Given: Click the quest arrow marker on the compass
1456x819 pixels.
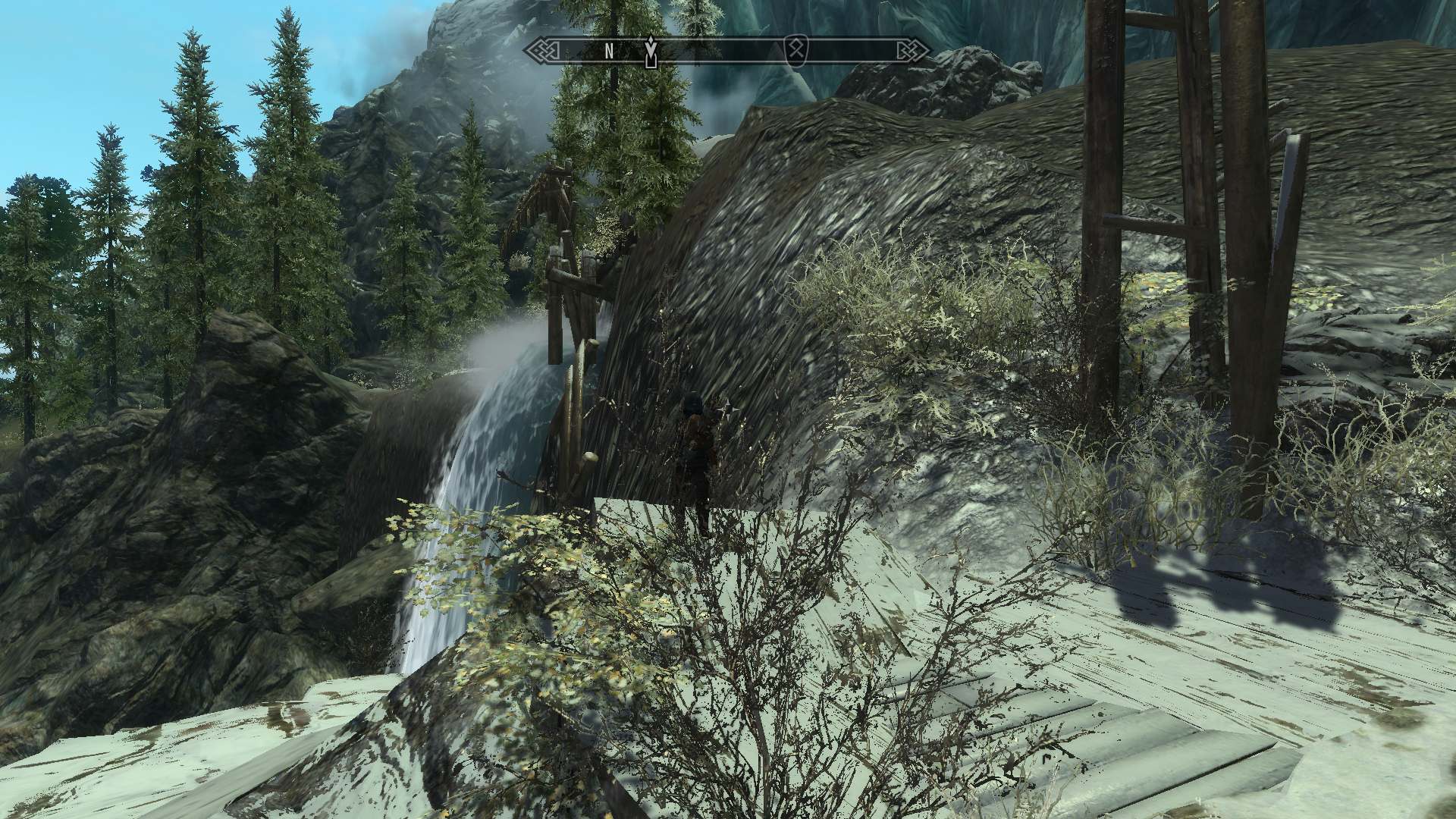Looking at the screenshot, I should (650, 51).
